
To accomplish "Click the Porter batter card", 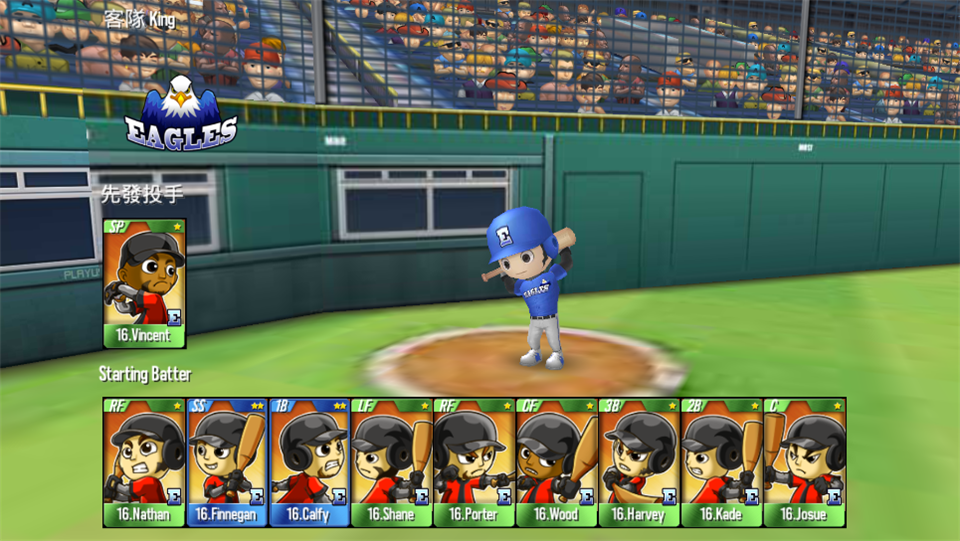I will (474, 462).
